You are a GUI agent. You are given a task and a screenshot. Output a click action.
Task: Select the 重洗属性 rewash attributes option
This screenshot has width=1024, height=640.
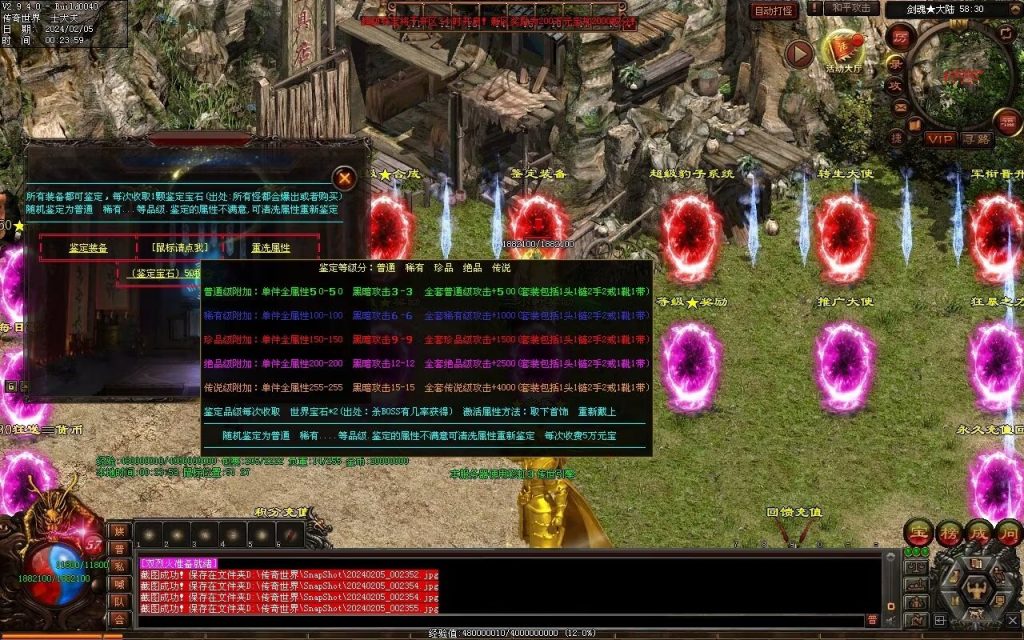(x=270, y=248)
